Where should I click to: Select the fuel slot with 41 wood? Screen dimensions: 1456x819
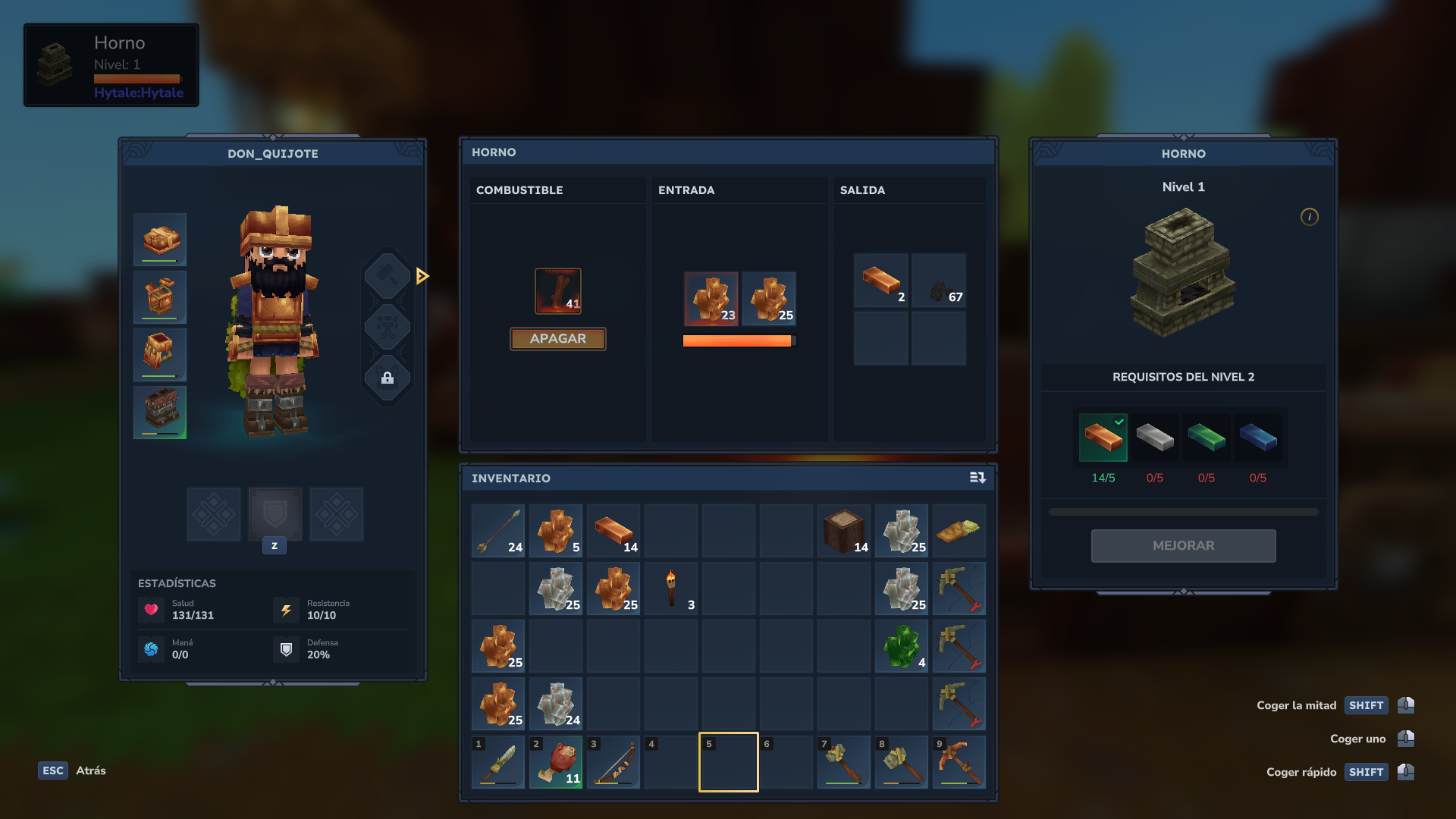tap(558, 291)
